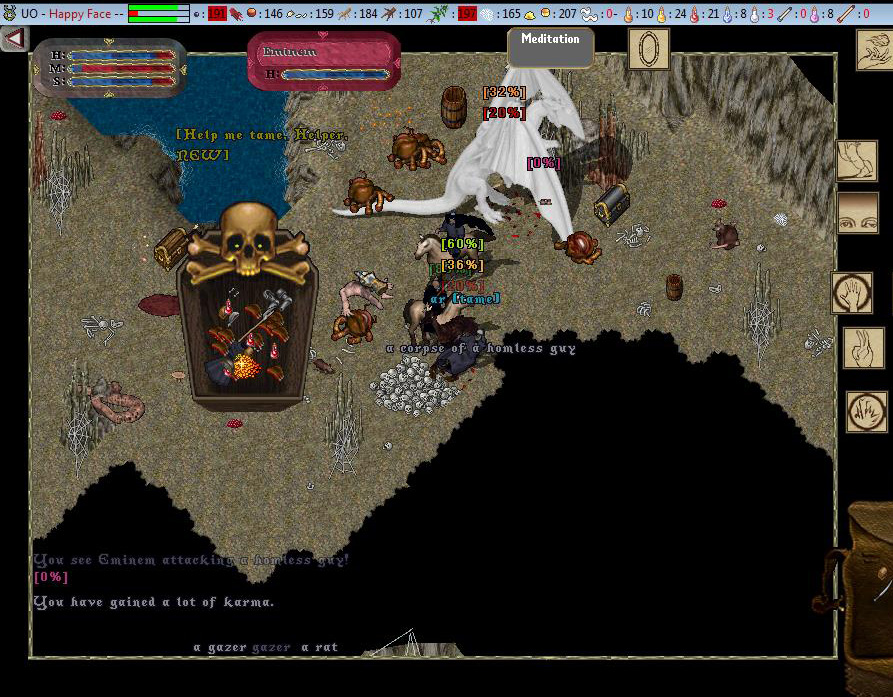Use the pair of eyes spell icon
The image size is (893, 697).
(x=856, y=212)
